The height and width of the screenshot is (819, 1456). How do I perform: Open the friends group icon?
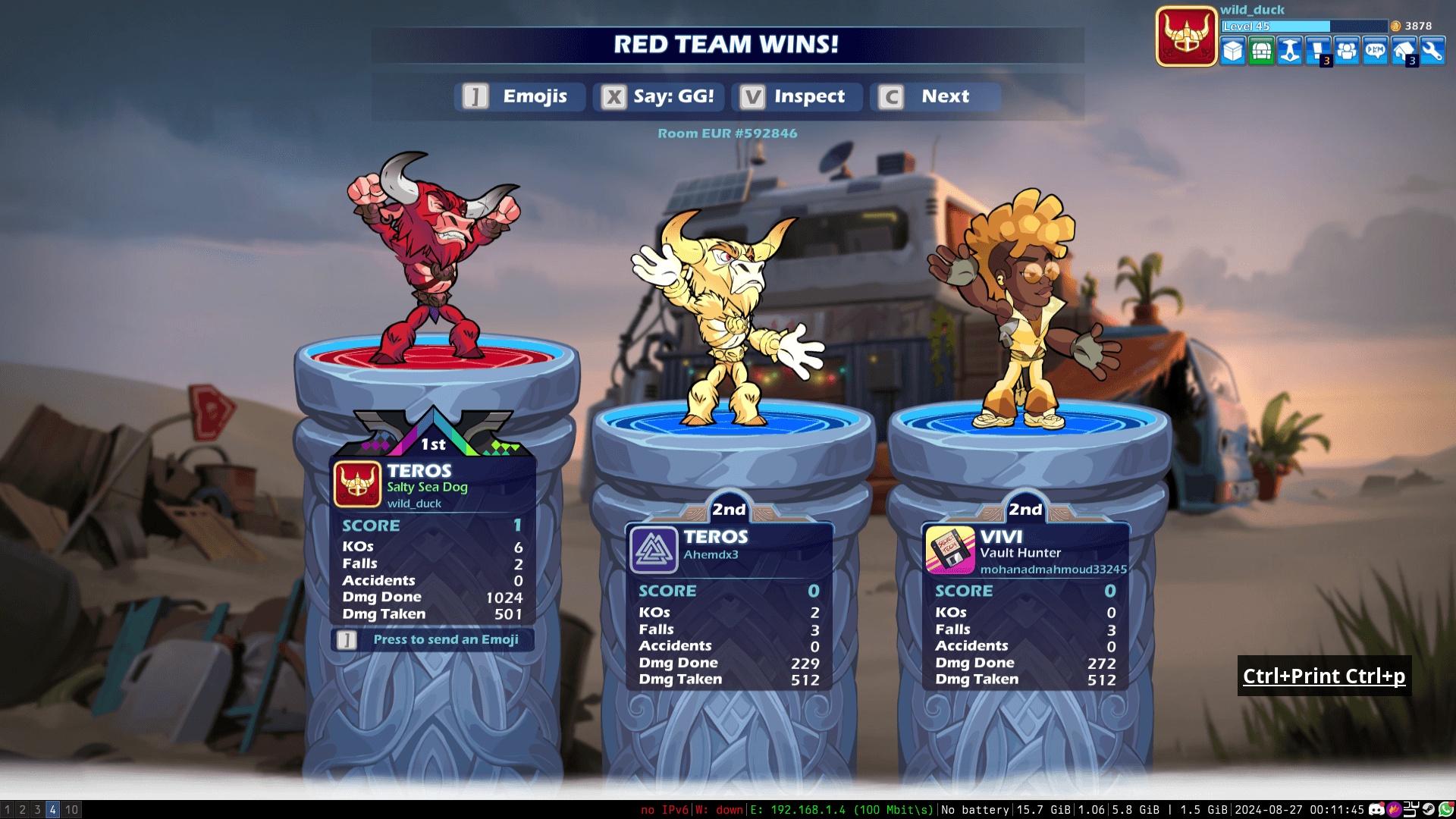click(x=1347, y=52)
